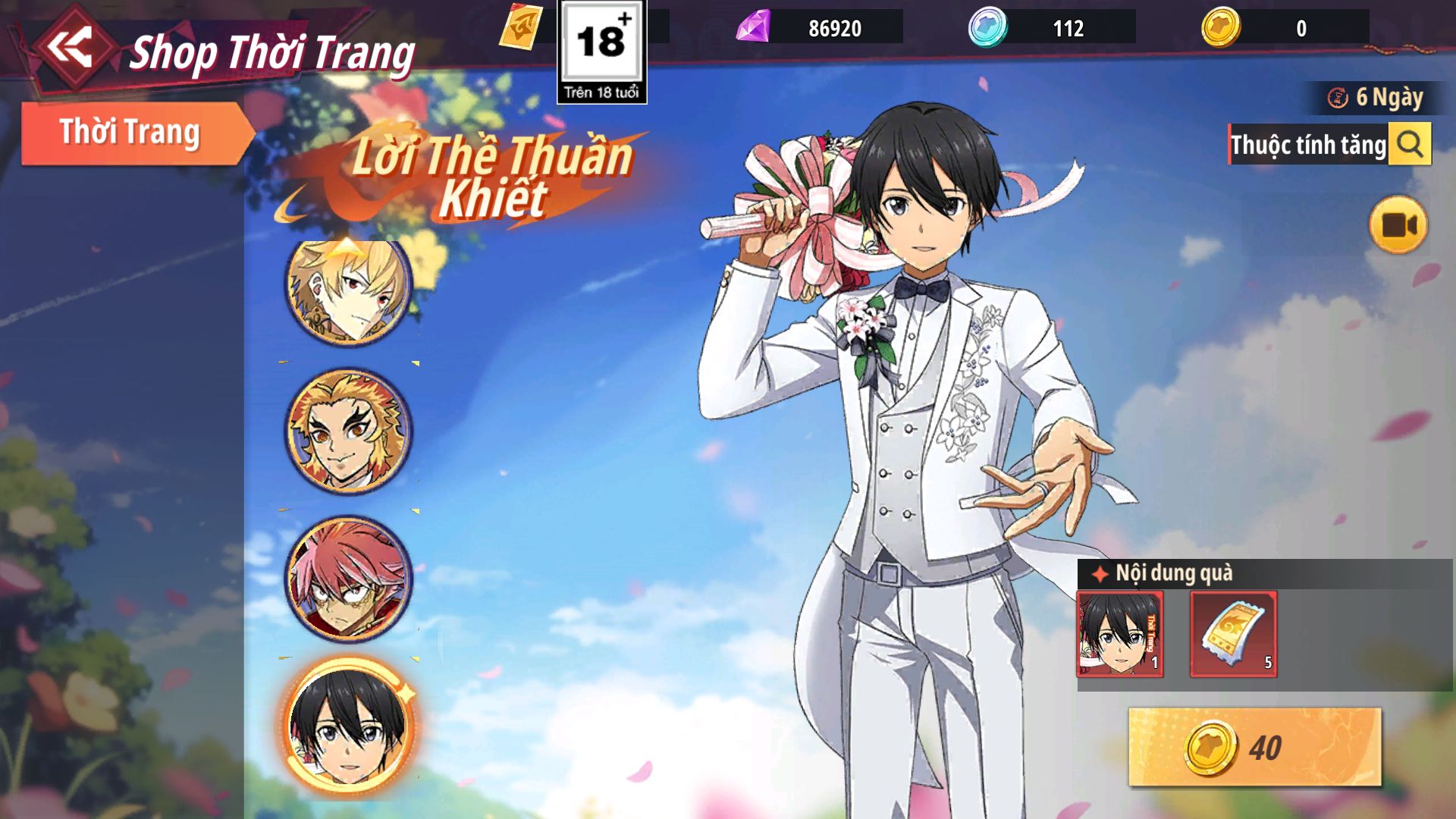1456x819 pixels.
Task: Pick the pink-haired character portrait
Action: tap(348, 578)
